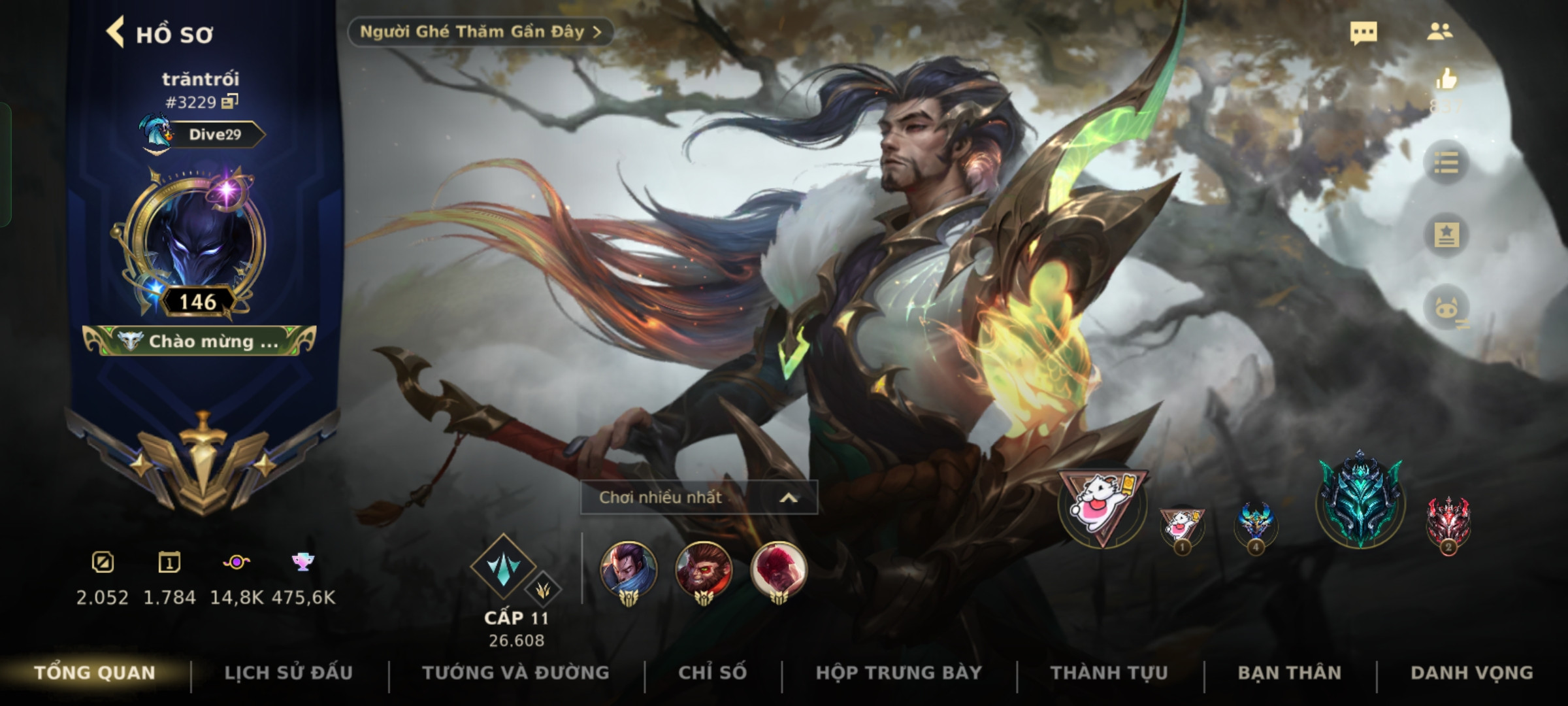1568x706 pixels.
Task: Open the large teal ranked emblem
Action: 1360,500
